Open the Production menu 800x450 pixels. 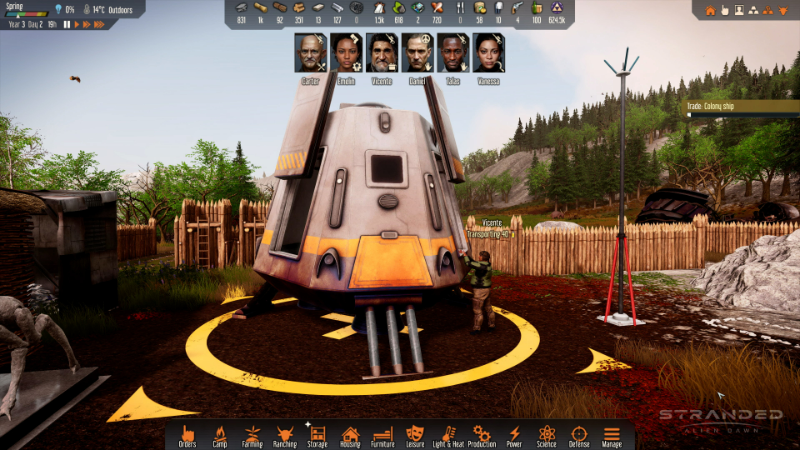click(x=482, y=435)
